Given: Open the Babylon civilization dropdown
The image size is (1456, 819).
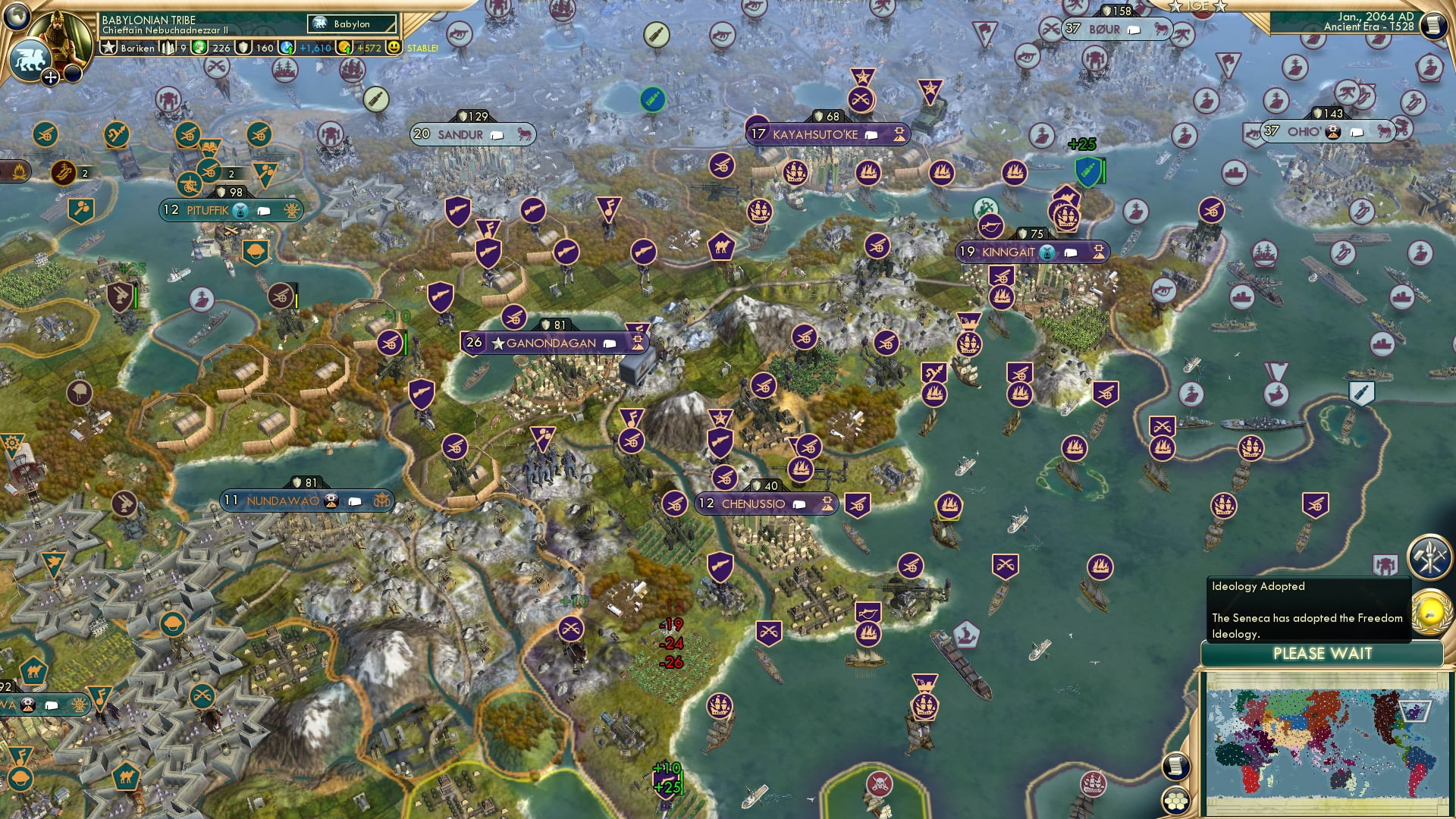Looking at the screenshot, I should tap(351, 24).
